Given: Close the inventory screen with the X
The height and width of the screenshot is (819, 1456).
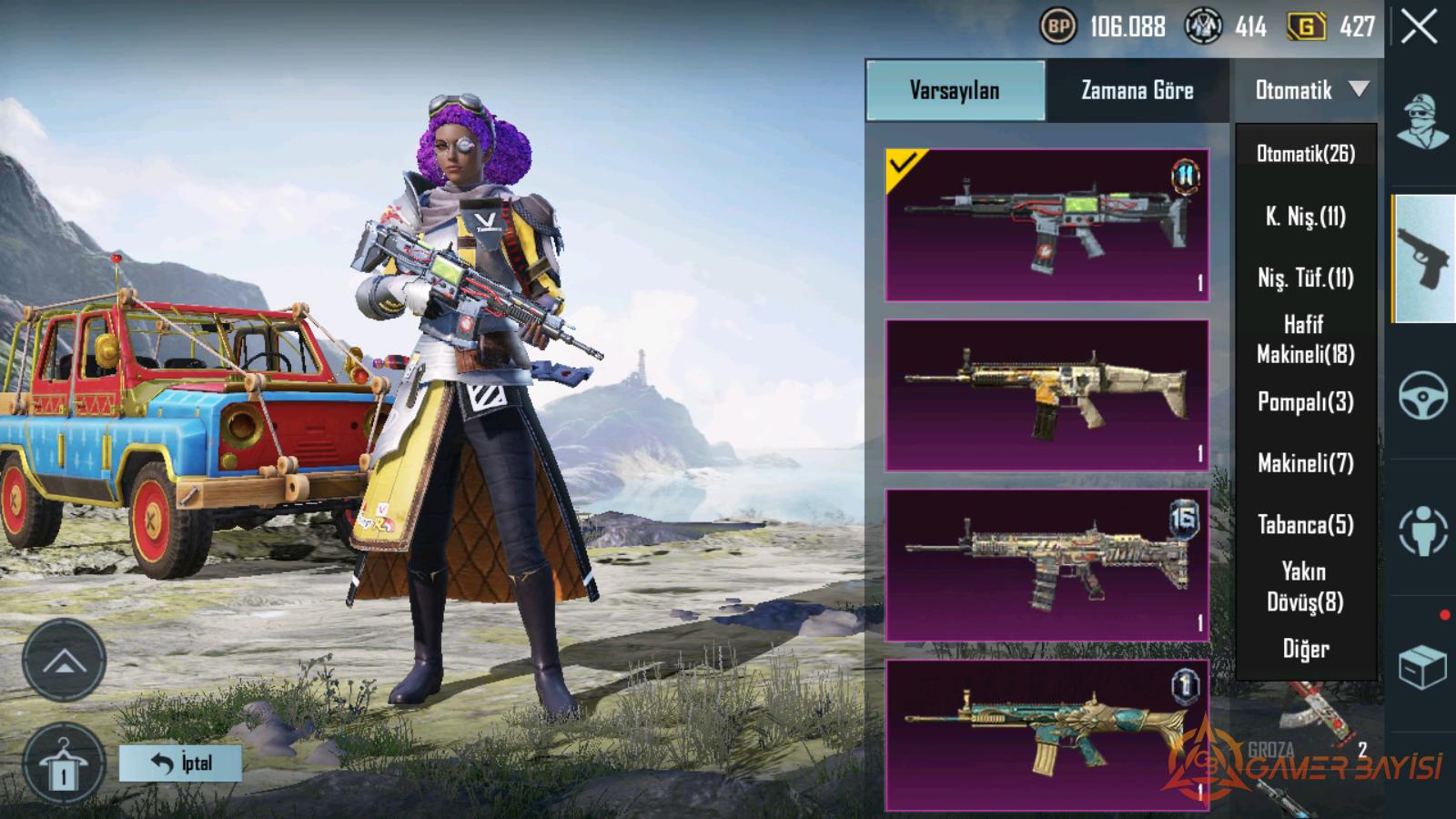Looking at the screenshot, I should tap(1420, 27).
